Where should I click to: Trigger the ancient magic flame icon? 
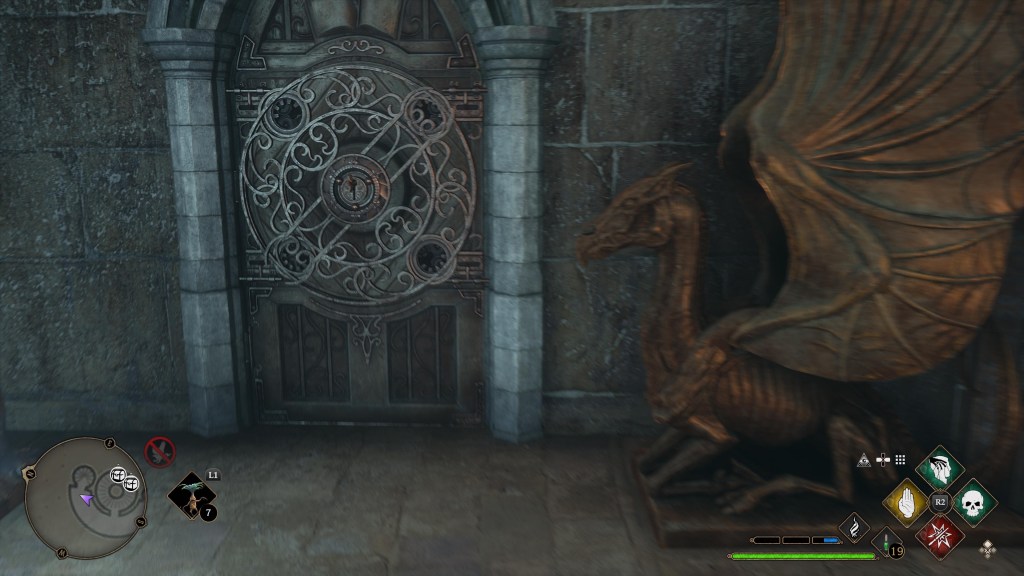(854, 525)
